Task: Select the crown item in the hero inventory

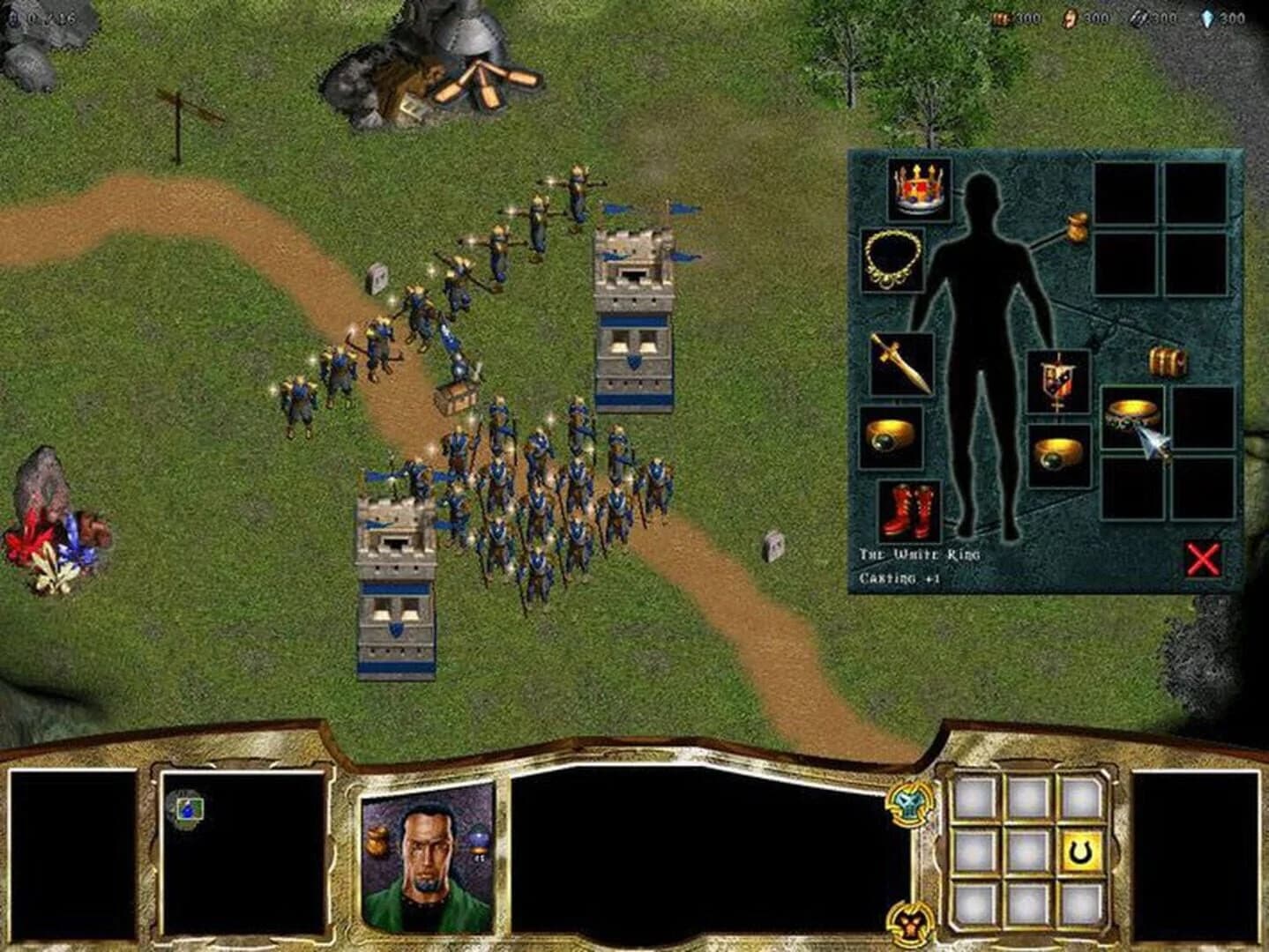Action: pos(917,192)
